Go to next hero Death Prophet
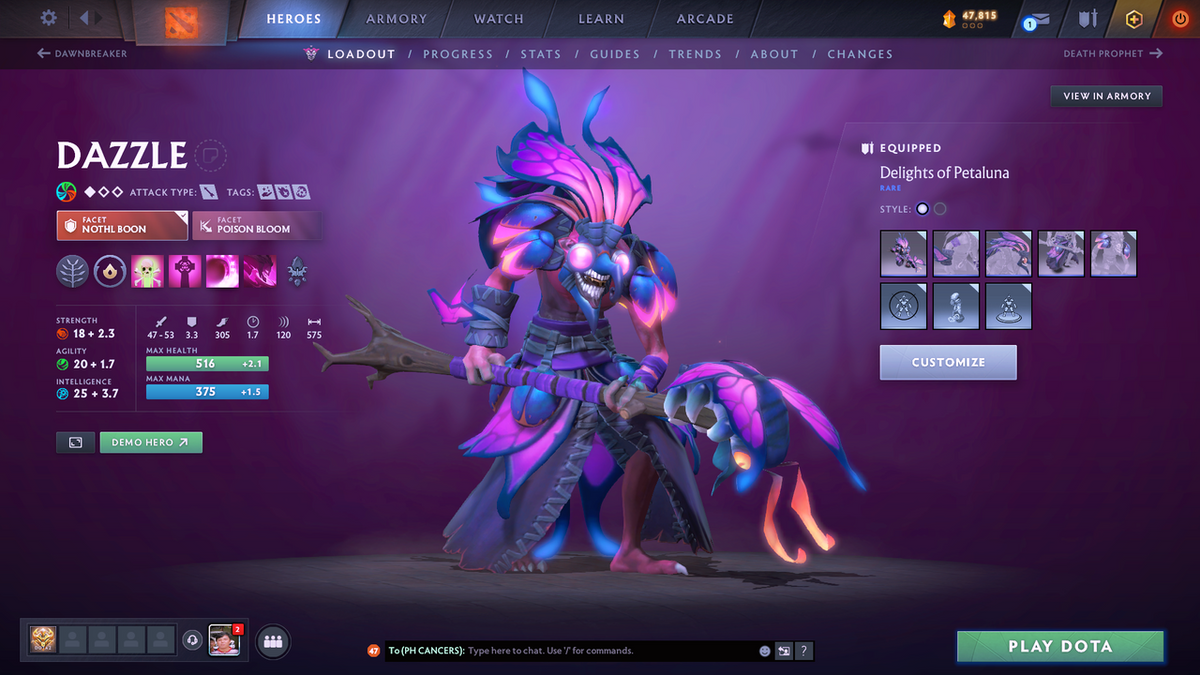Screen dimensions: 1200x675 [1112, 54]
